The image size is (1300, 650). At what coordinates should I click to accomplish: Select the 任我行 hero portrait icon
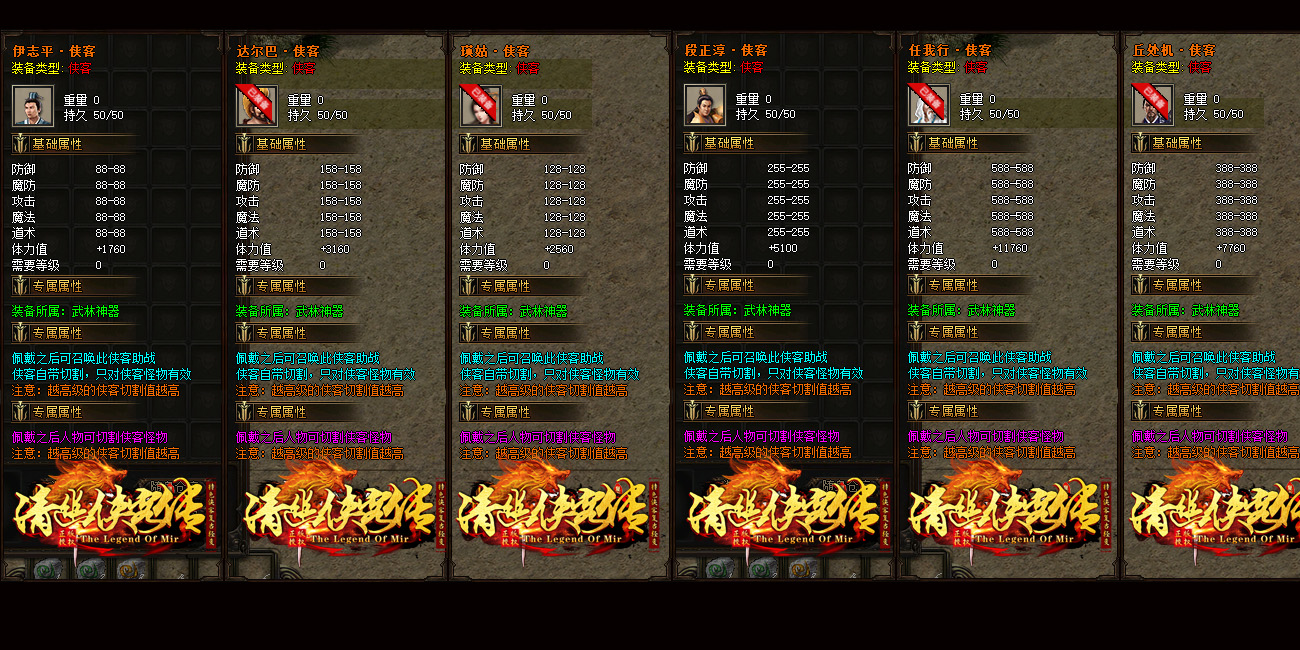coord(928,105)
